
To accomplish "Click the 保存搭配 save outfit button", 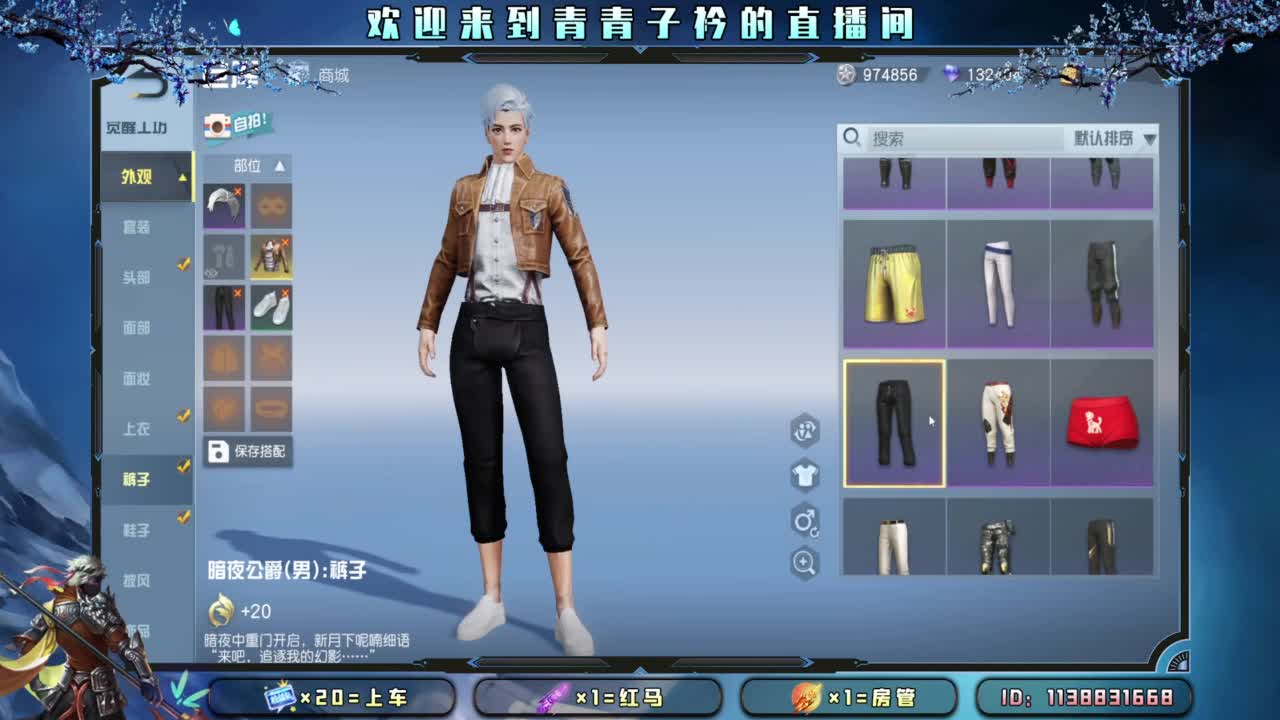I will (x=247, y=450).
